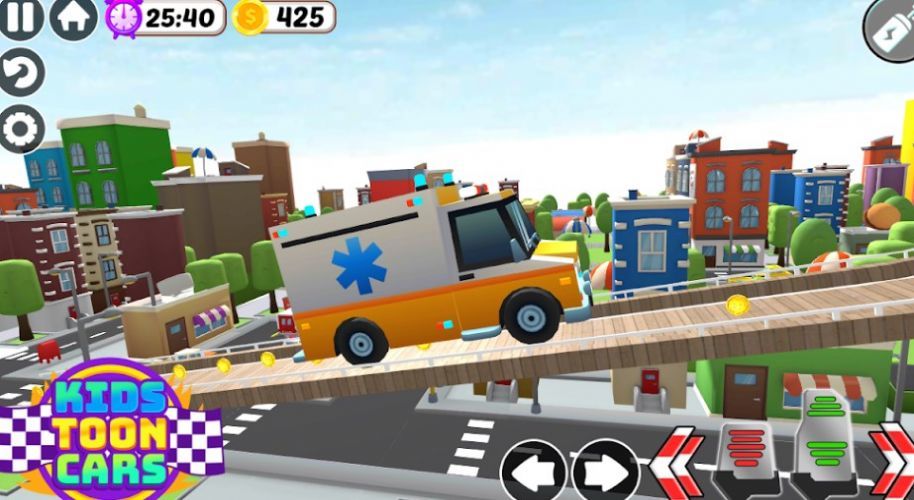Hit the red-white right chevron button
The image size is (914, 500).
(893, 462)
